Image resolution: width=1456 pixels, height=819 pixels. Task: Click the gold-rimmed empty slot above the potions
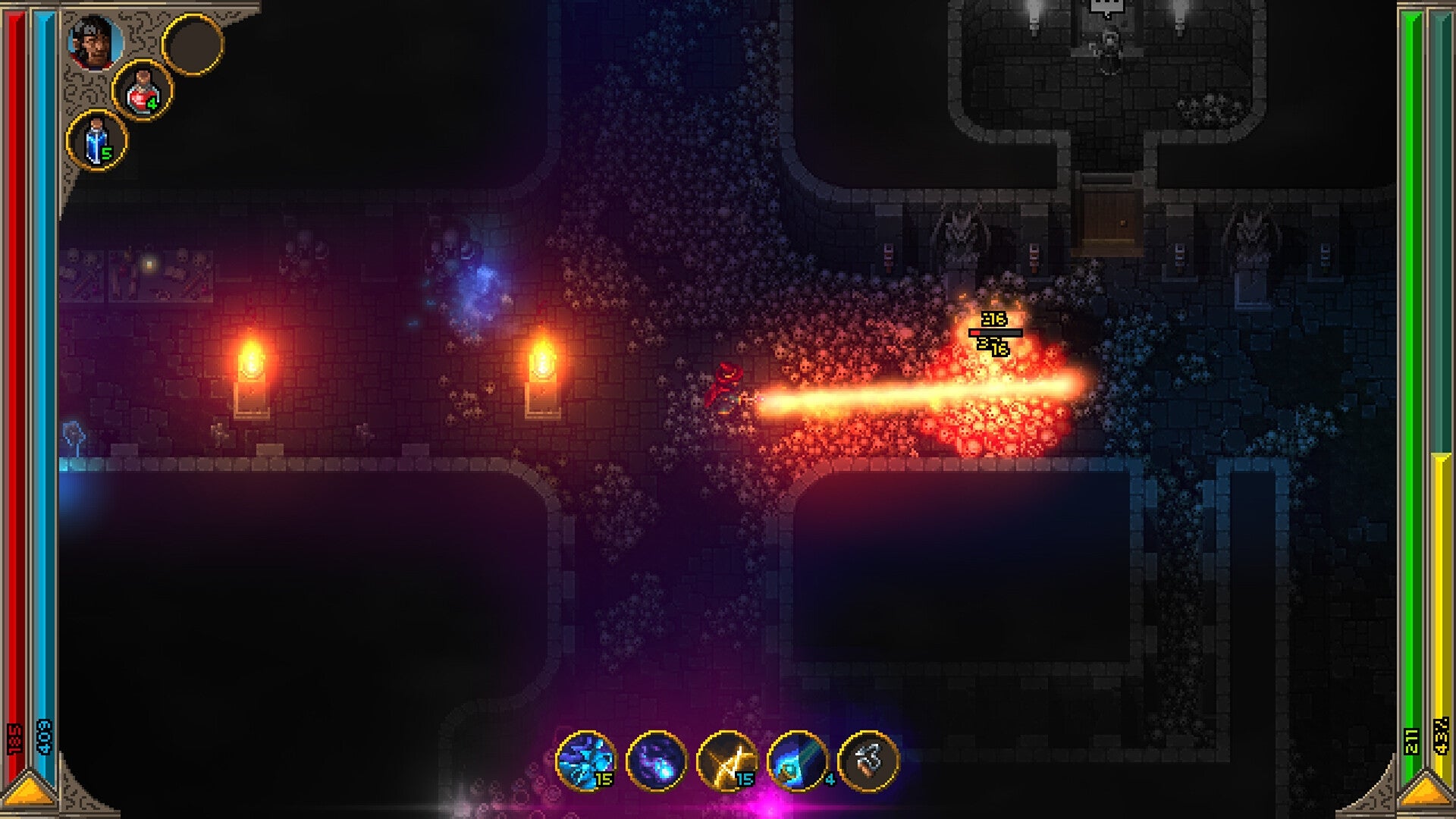click(194, 44)
